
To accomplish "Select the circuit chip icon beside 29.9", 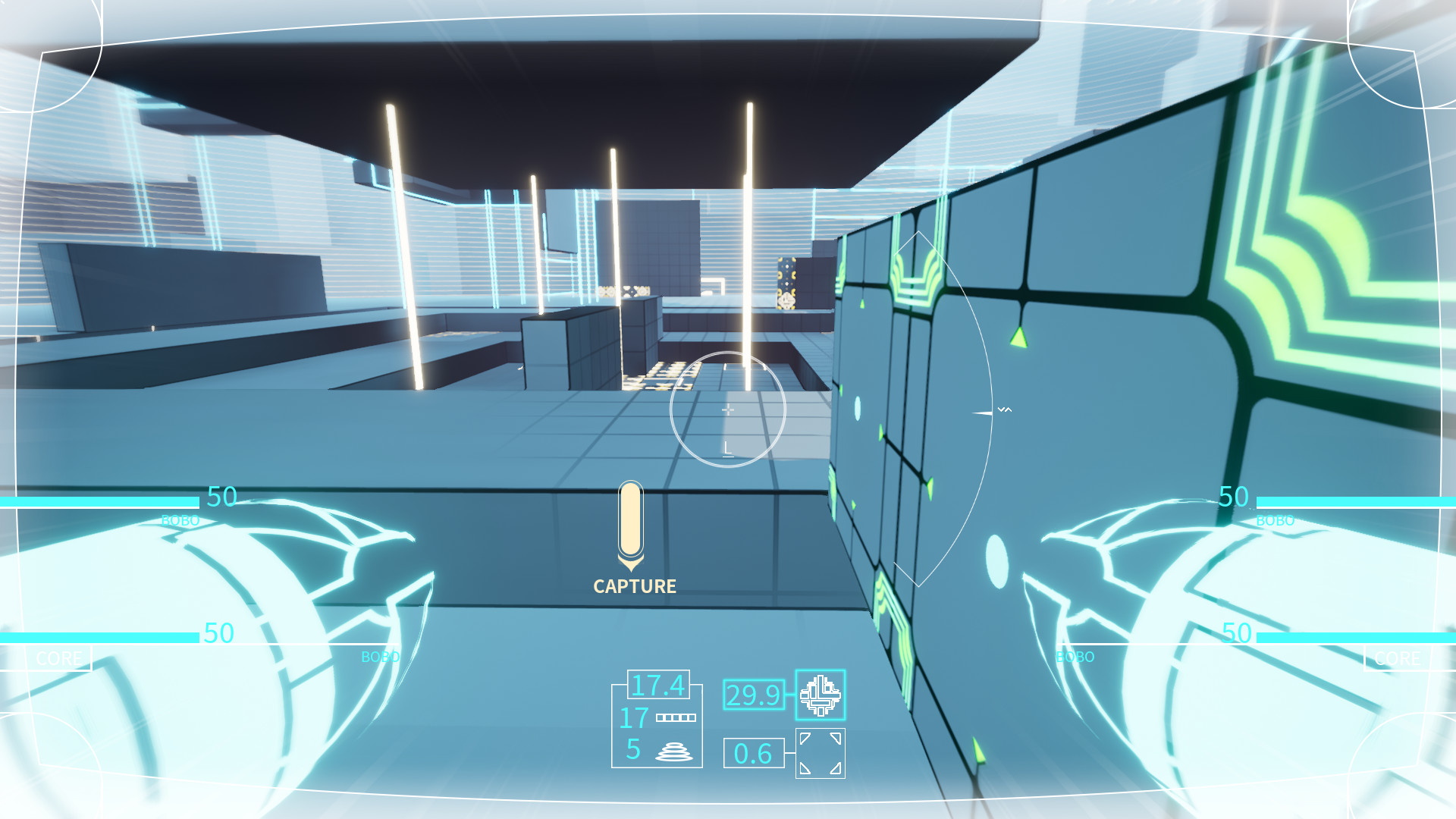I will pos(821,696).
